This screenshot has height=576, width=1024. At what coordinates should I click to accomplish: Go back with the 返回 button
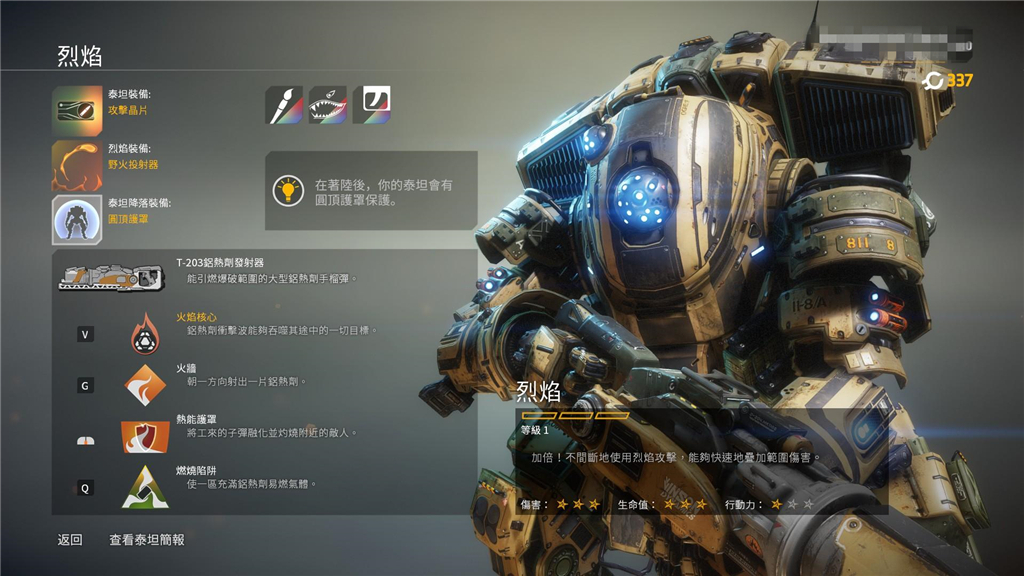(x=70, y=540)
